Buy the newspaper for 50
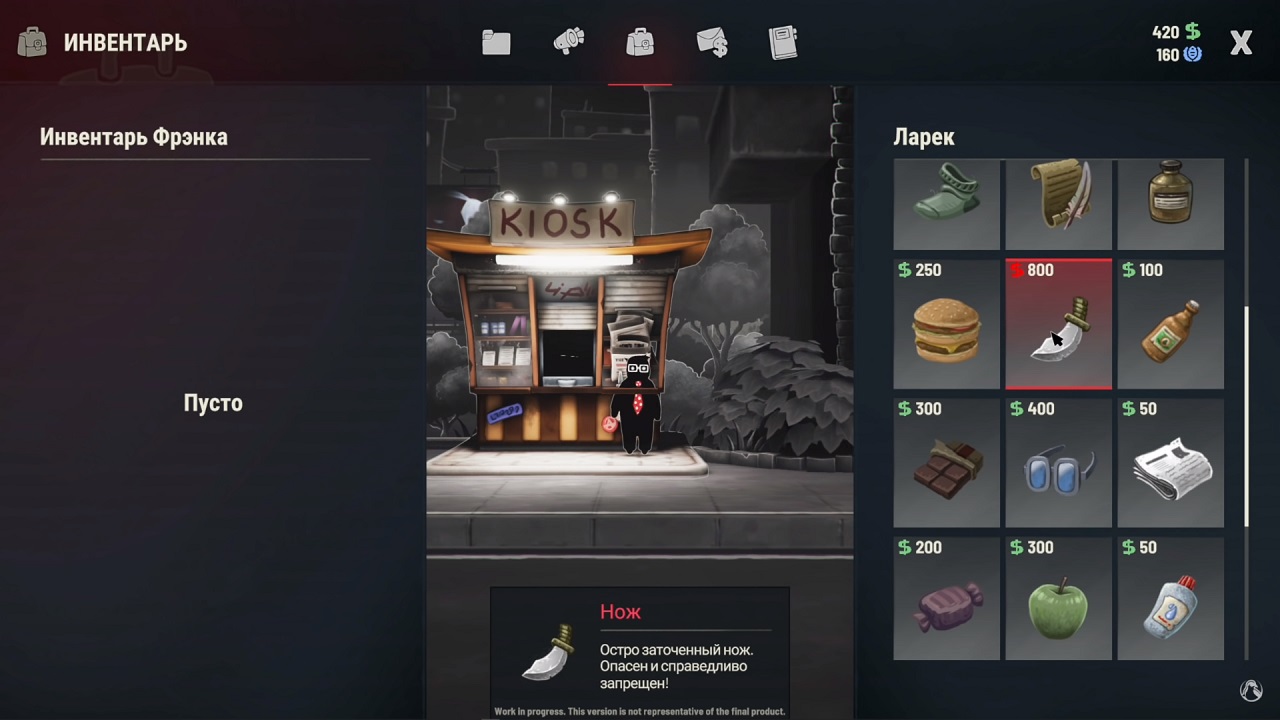Image resolution: width=1280 pixels, height=720 pixels. click(x=1170, y=464)
